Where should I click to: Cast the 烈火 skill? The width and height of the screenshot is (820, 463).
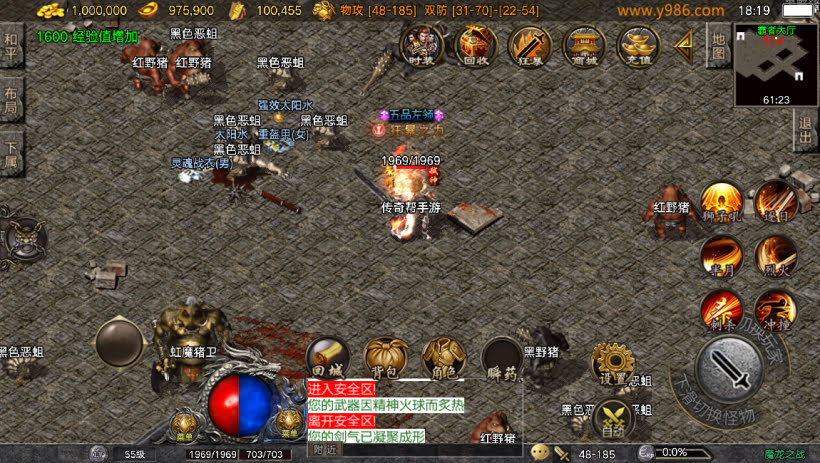775,254
